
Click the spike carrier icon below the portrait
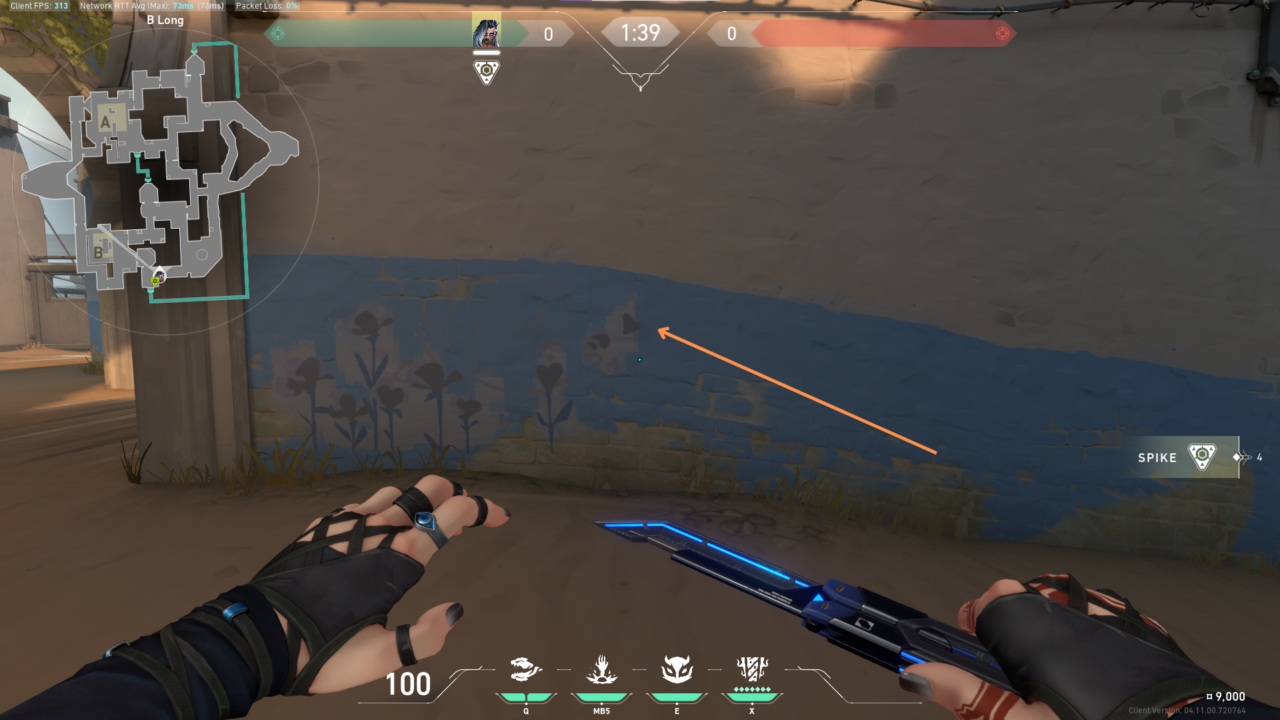[x=486, y=71]
